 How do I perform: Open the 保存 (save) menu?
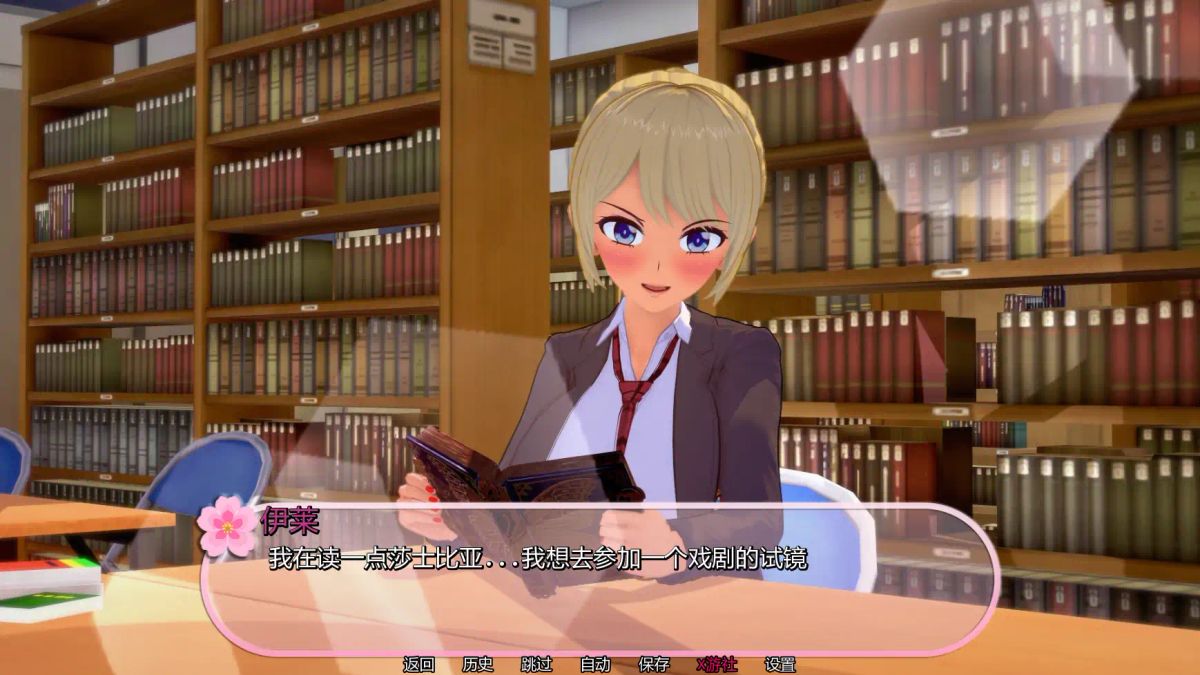coord(654,664)
